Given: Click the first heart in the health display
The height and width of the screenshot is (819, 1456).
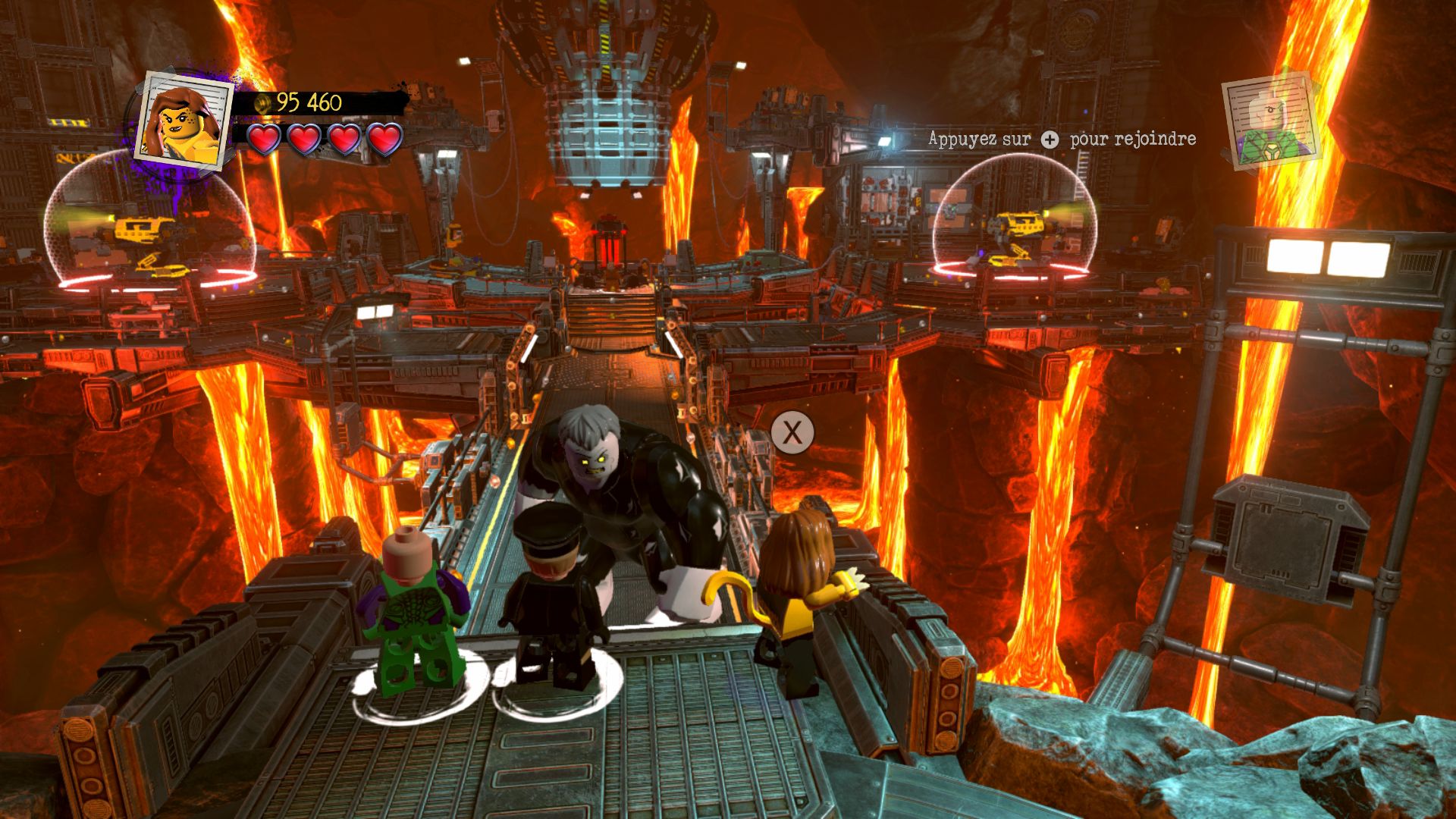Looking at the screenshot, I should click(x=265, y=140).
